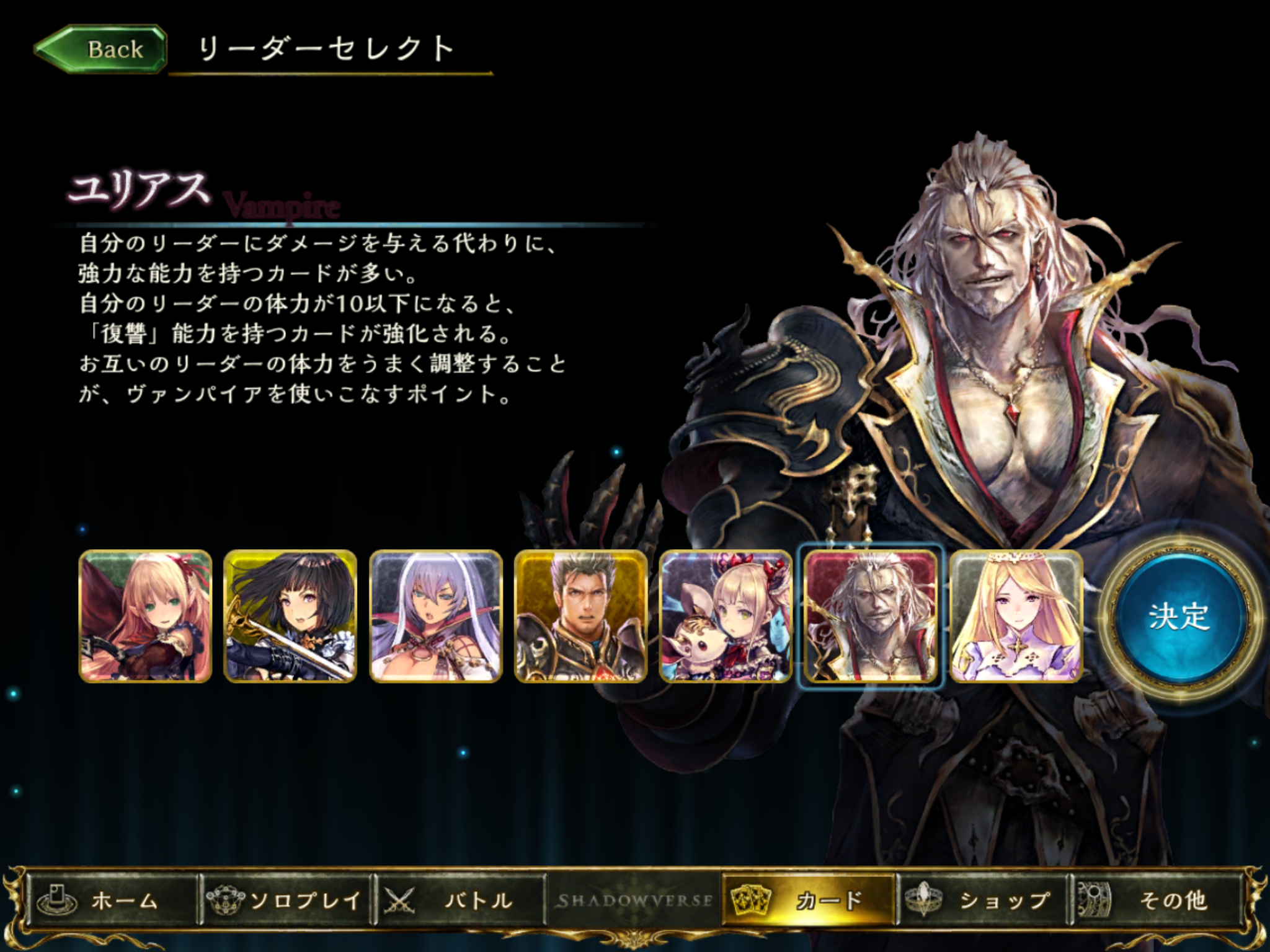Open the ホーム home tab

point(112,900)
